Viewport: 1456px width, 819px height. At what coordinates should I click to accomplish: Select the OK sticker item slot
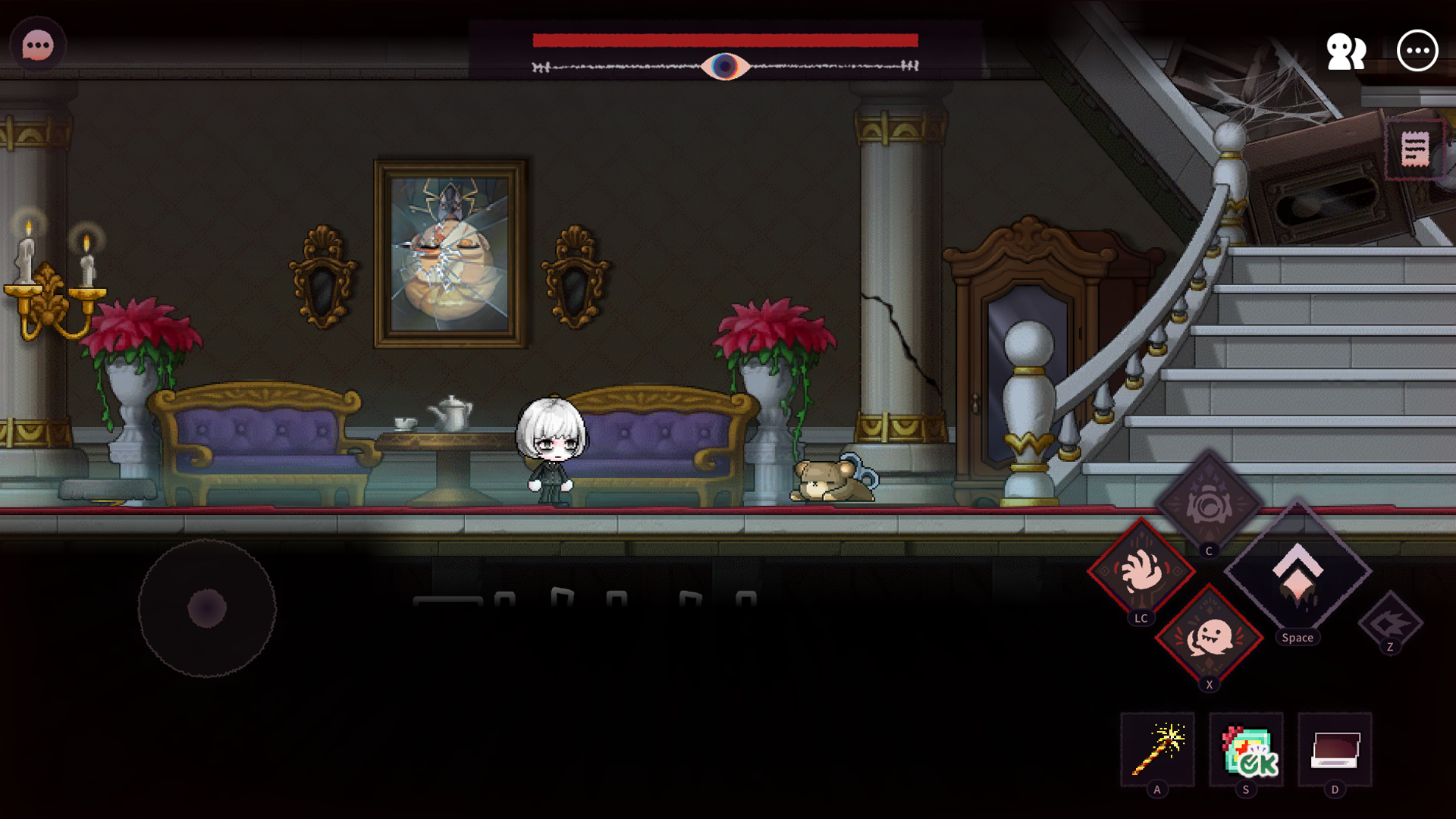point(1247,750)
